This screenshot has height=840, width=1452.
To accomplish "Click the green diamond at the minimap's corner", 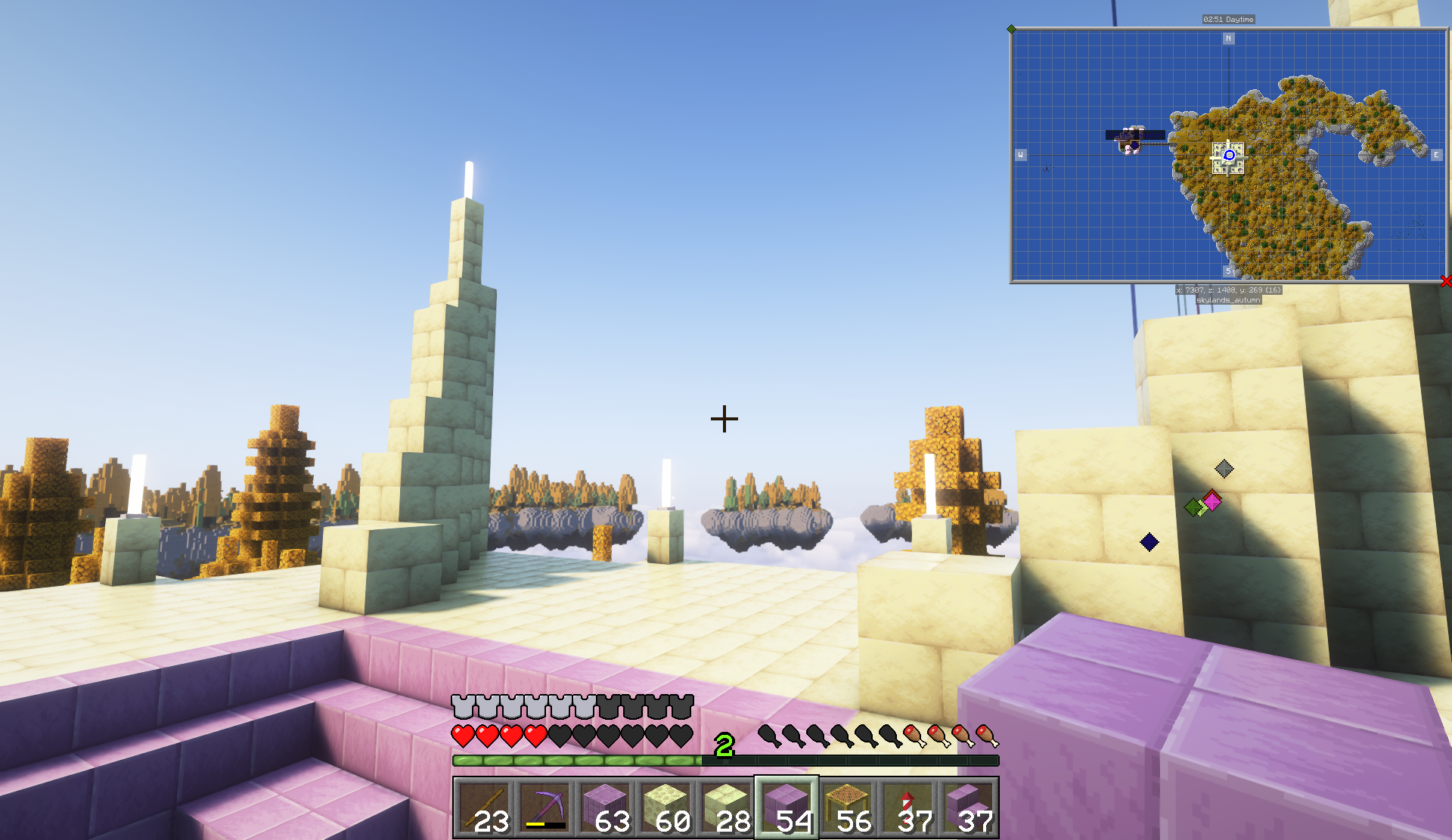I will [1011, 29].
